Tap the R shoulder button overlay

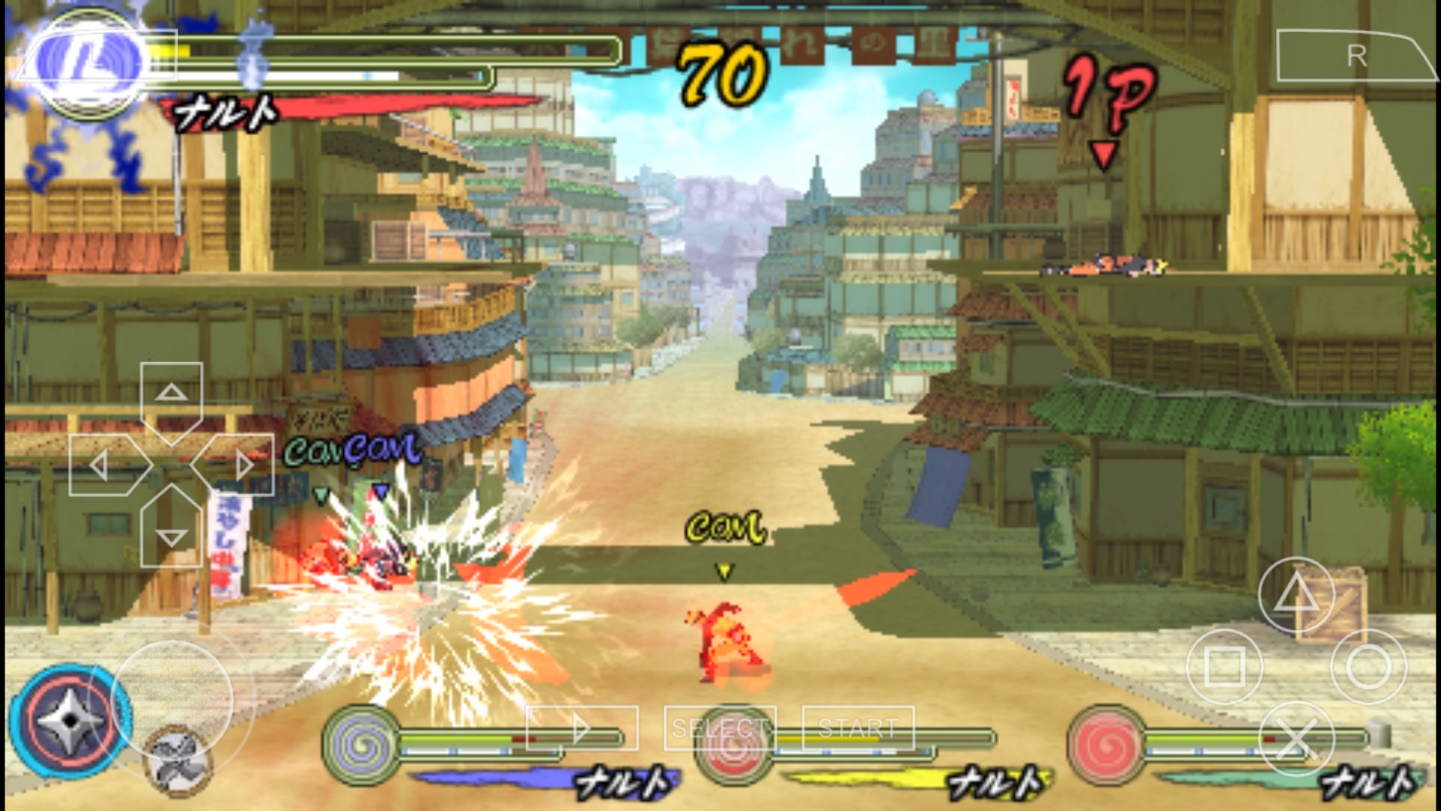pos(1355,56)
